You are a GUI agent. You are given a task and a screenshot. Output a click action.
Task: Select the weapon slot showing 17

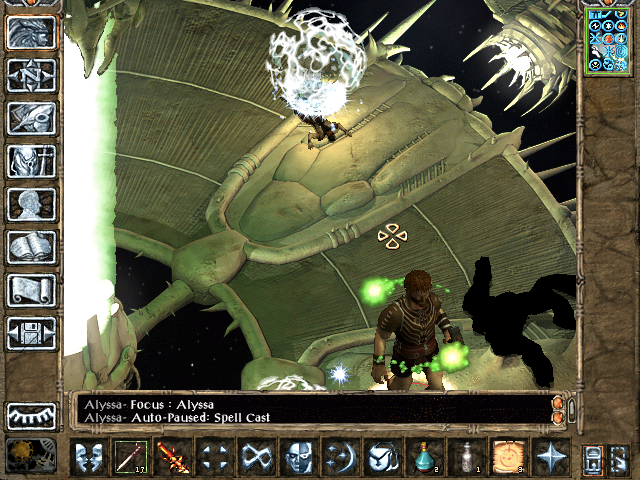tap(130, 457)
